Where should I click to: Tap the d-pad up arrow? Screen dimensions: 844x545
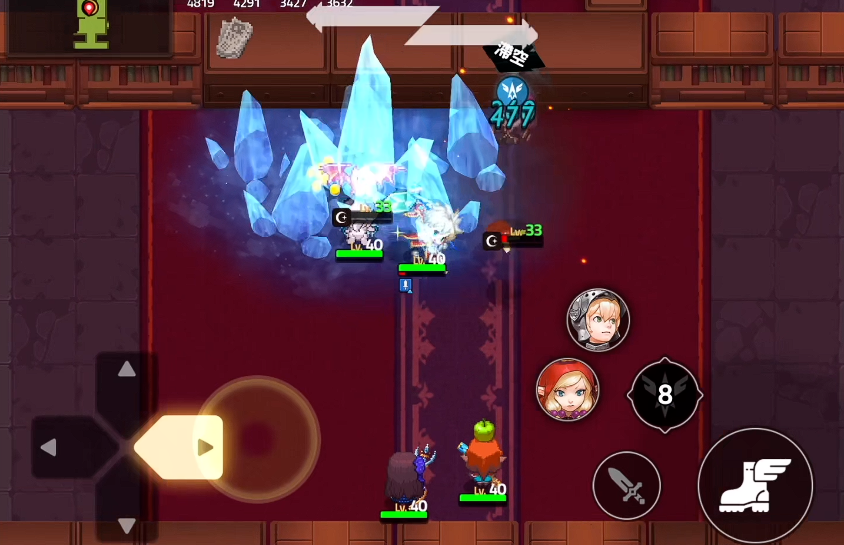point(127,369)
